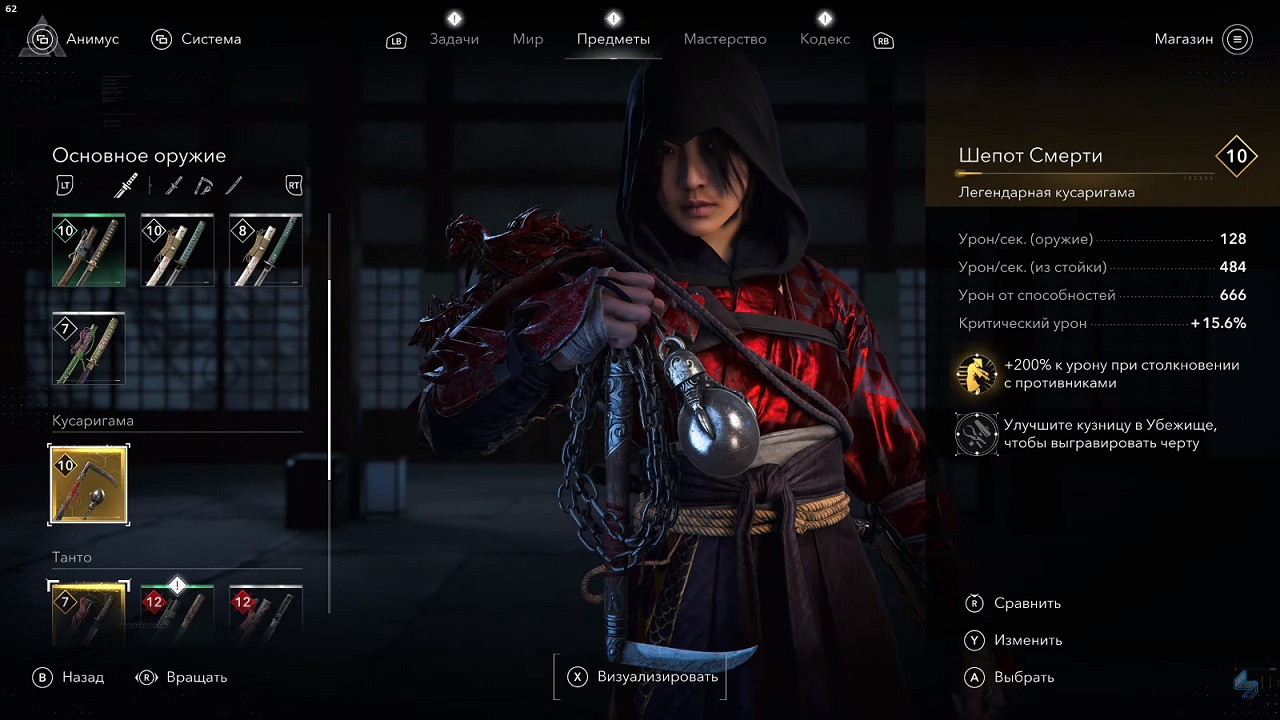Click the Визуализировать button
This screenshot has width=1280, height=720.
click(x=640, y=676)
